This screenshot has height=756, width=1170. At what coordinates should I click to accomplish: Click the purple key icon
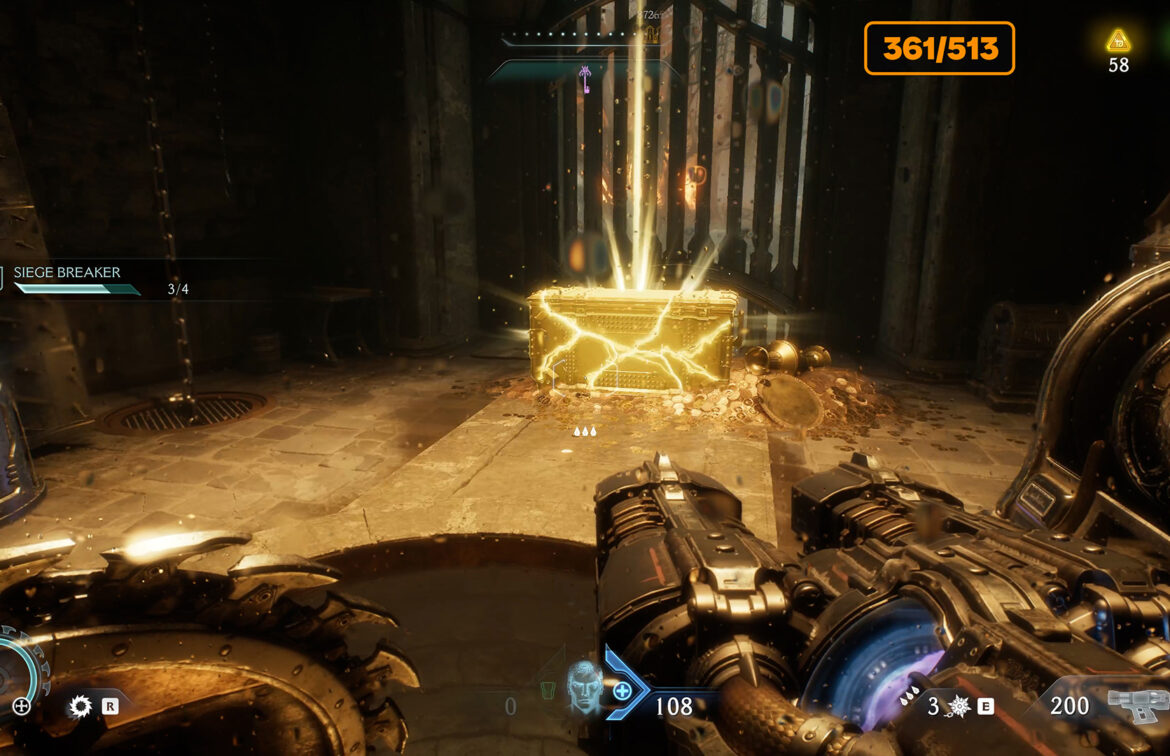pyautogui.click(x=584, y=78)
